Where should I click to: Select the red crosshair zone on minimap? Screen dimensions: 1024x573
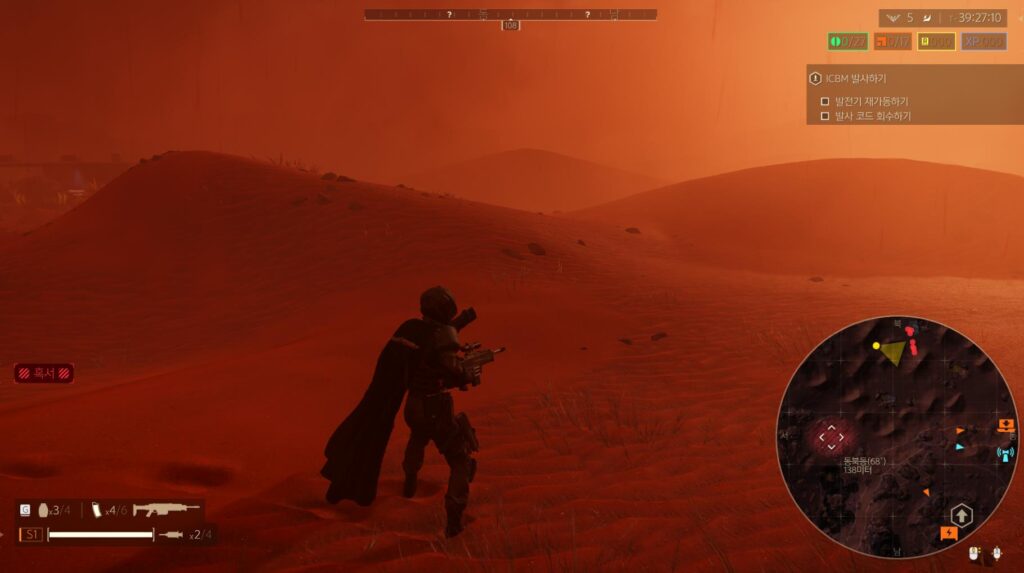830,436
